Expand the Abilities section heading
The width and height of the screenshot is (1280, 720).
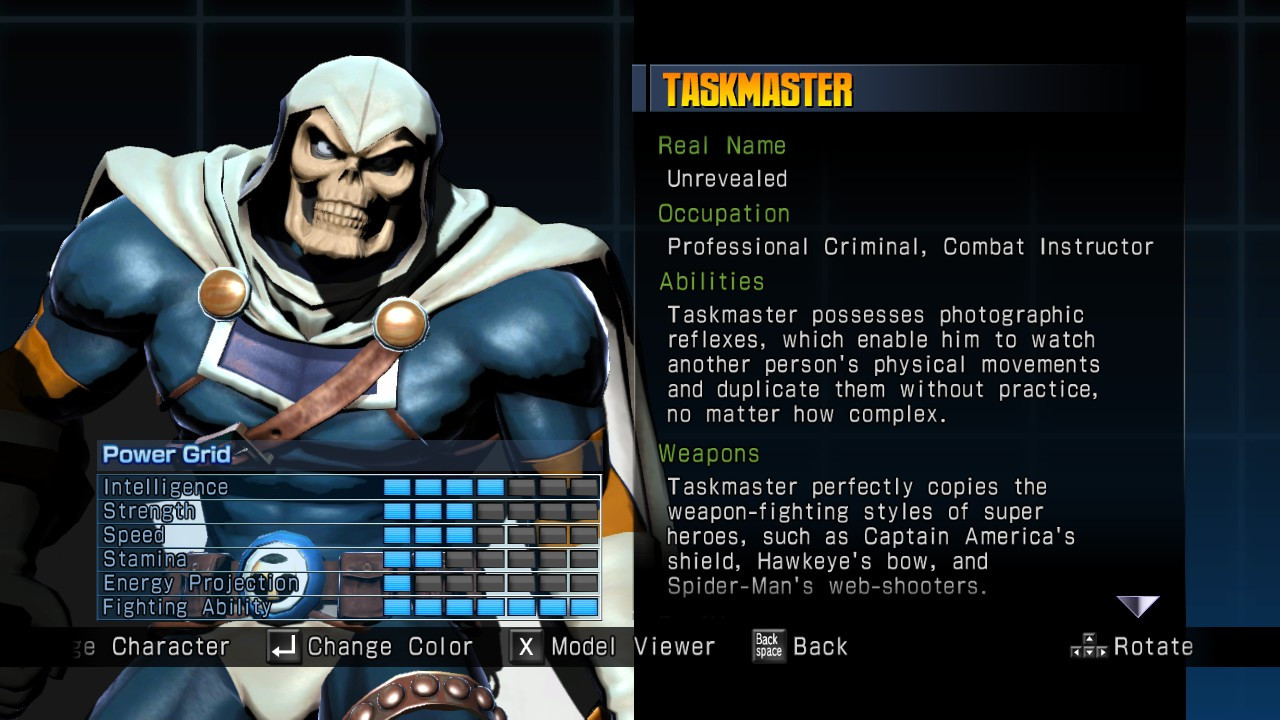pyautogui.click(x=712, y=282)
